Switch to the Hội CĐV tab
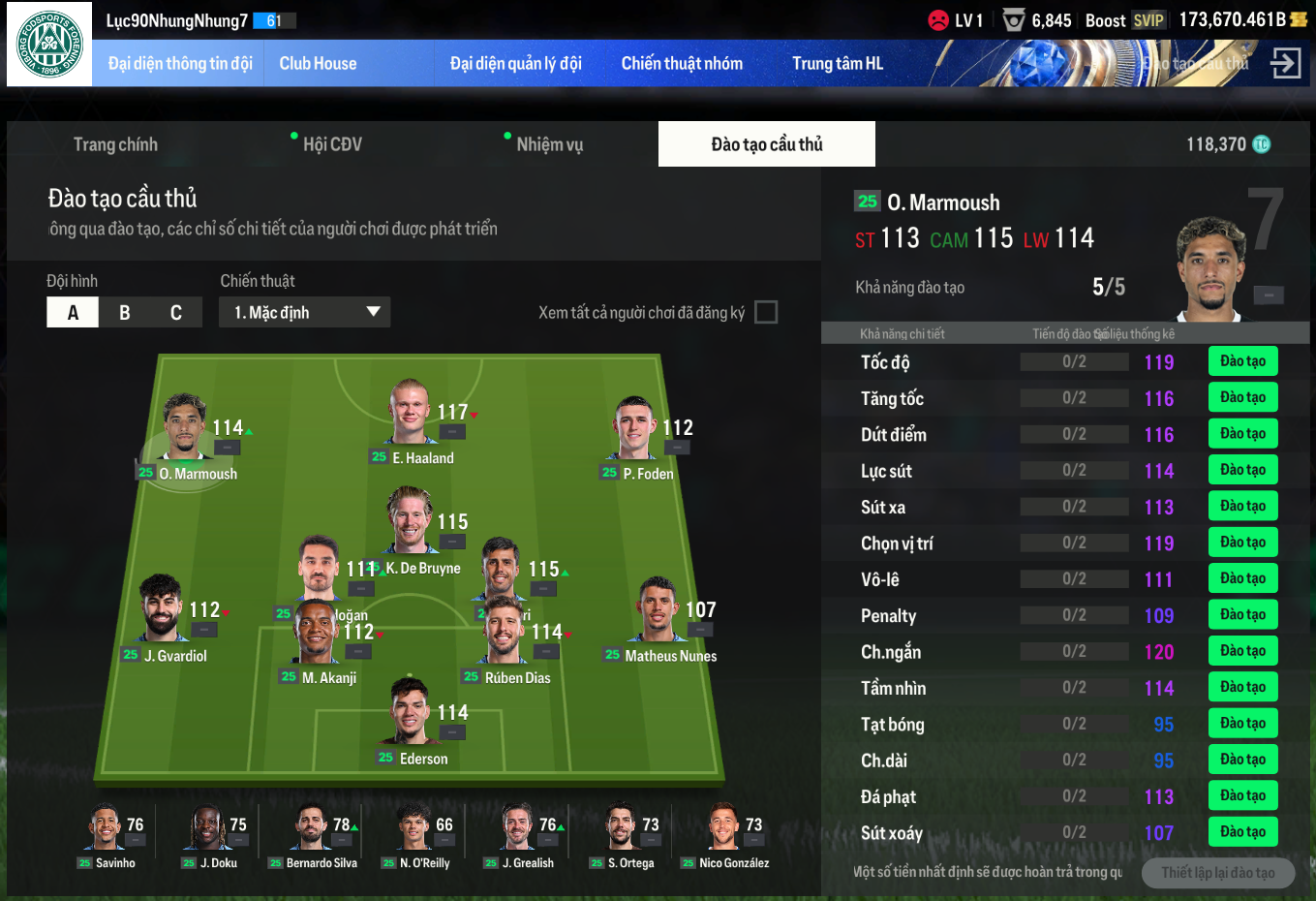This screenshot has width=1316, height=901. coord(332,144)
